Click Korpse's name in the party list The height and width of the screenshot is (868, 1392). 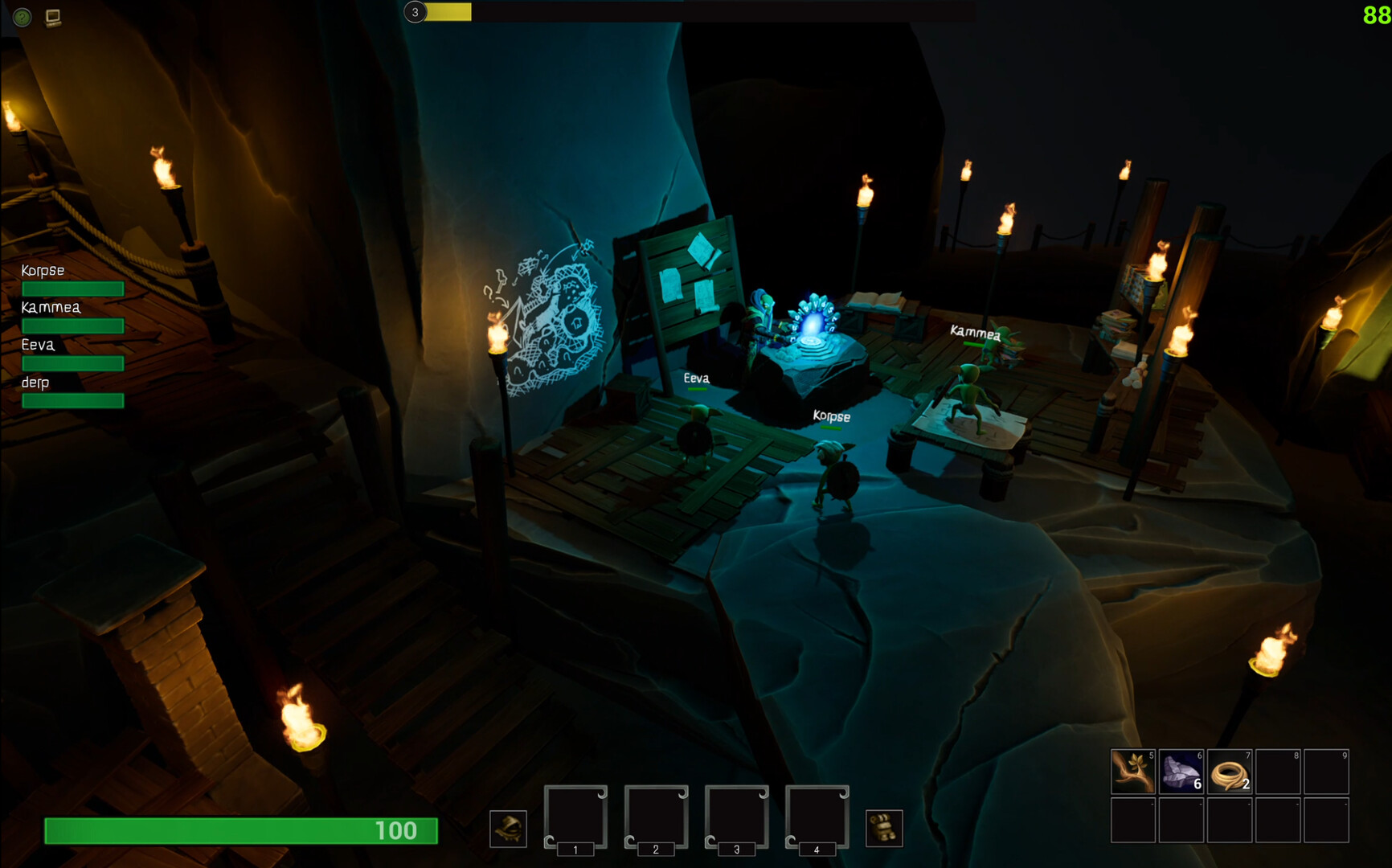point(42,270)
